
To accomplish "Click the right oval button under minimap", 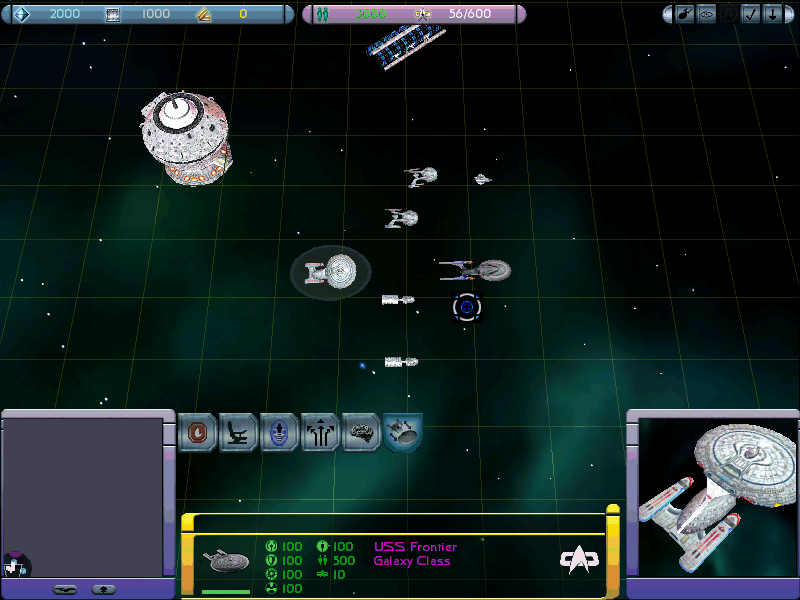I will (x=103, y=589).
